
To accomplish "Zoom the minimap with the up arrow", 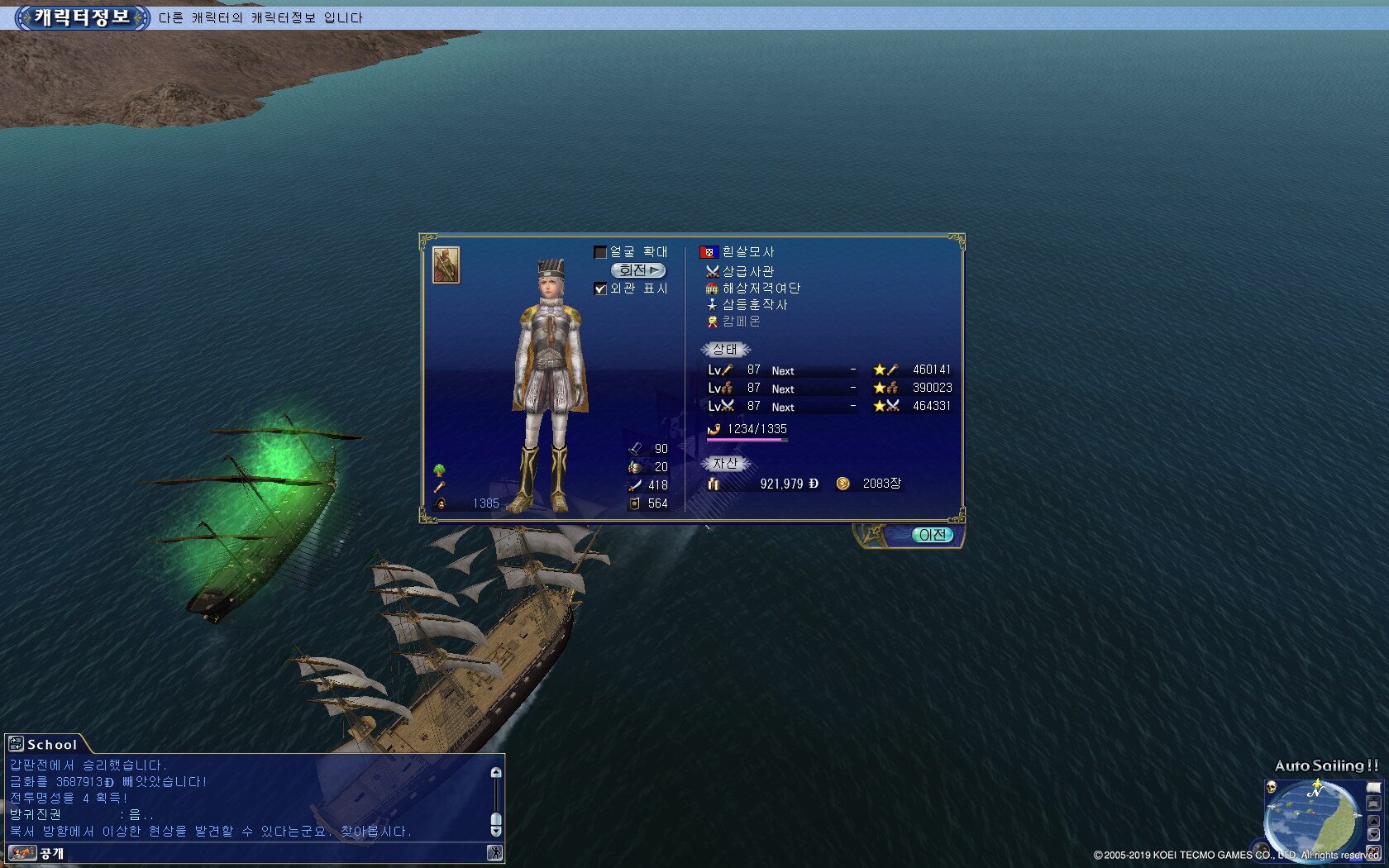I will tap(1373, 821).
